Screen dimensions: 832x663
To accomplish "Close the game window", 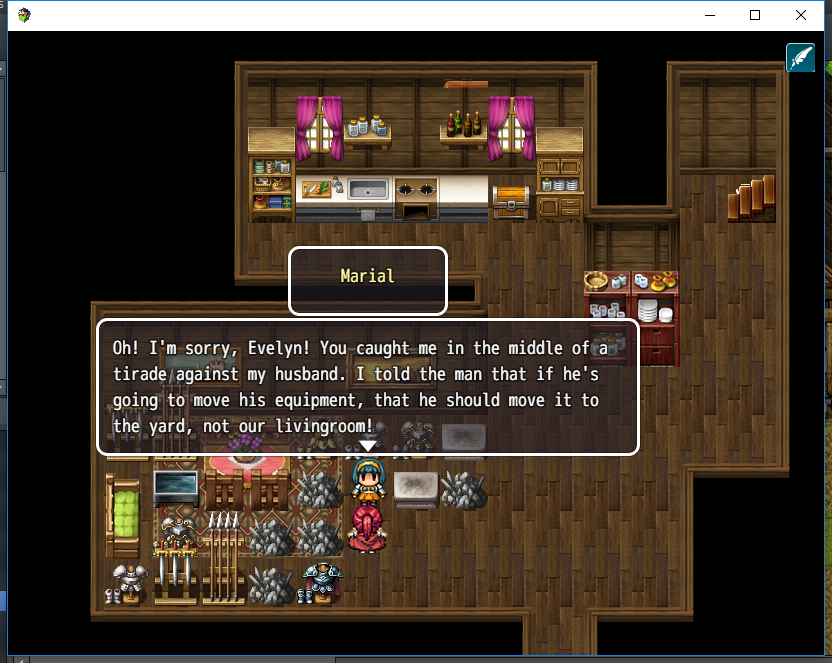I will [x=801, y=15].
